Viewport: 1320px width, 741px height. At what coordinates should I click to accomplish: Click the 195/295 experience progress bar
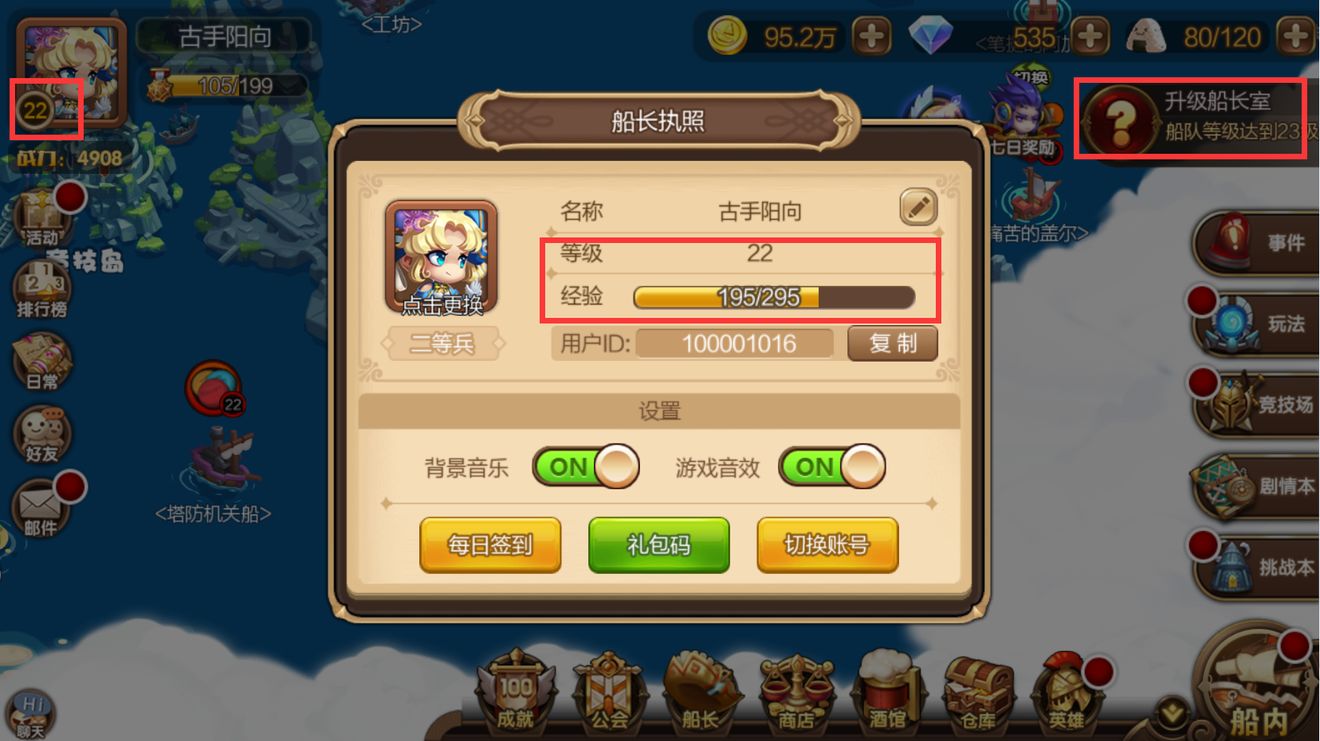click(772, 297)
